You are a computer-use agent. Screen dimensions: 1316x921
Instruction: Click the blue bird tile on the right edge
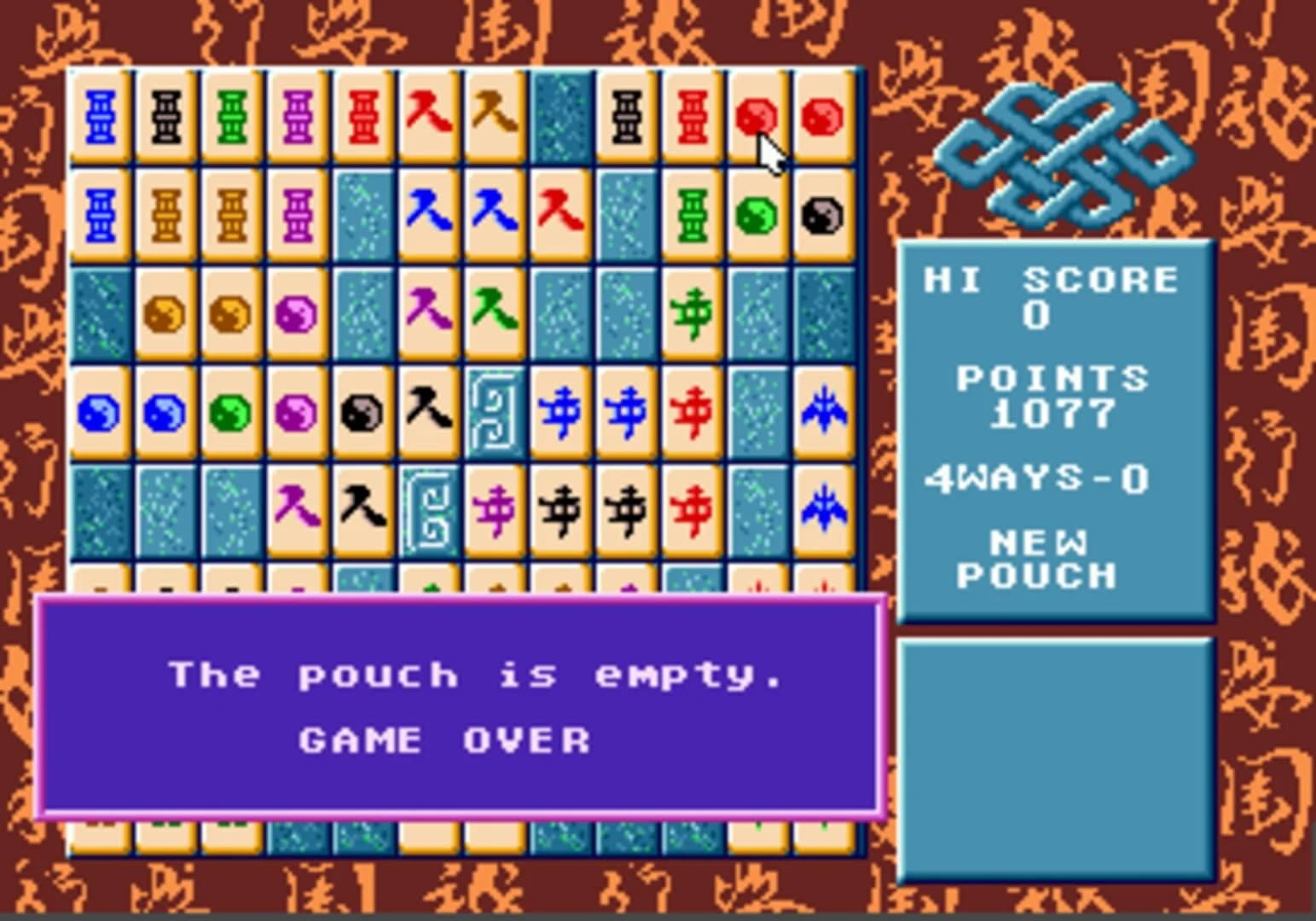coord(823,409)
